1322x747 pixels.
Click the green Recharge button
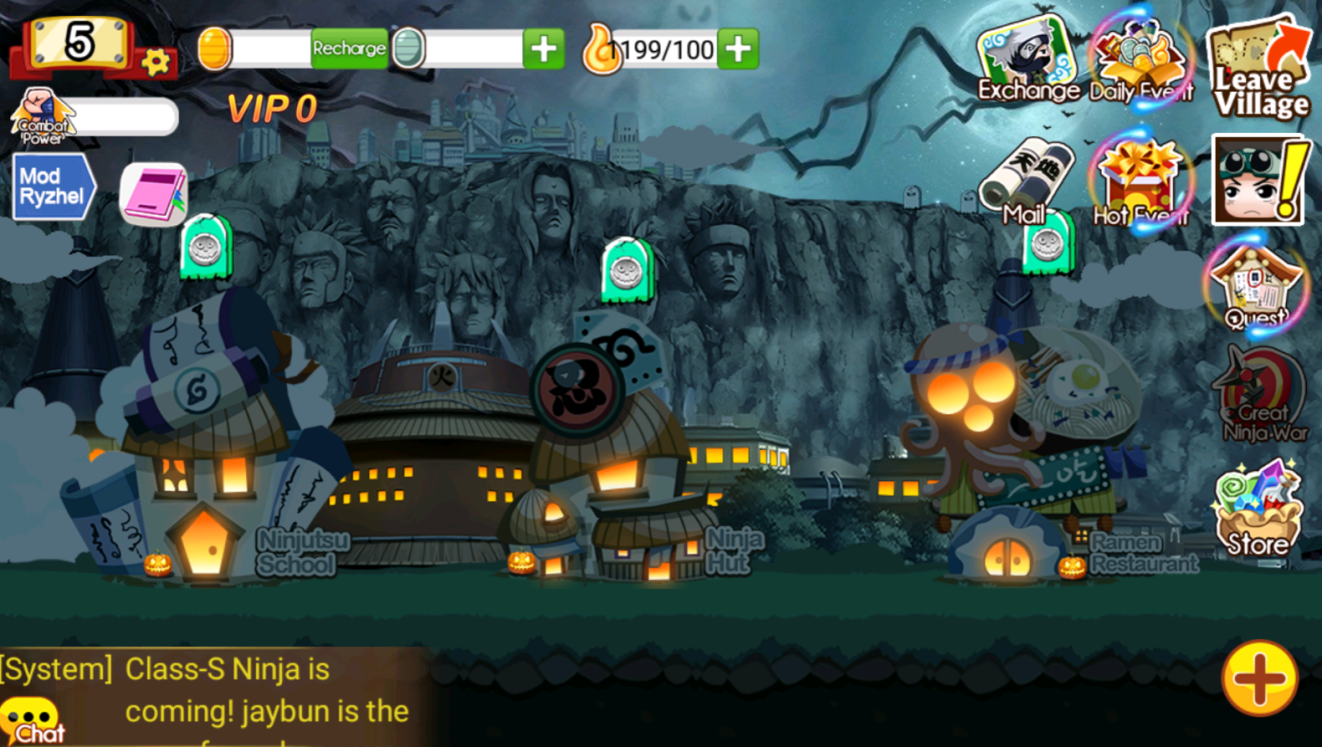pyautogui.click(x=349, y=48)
